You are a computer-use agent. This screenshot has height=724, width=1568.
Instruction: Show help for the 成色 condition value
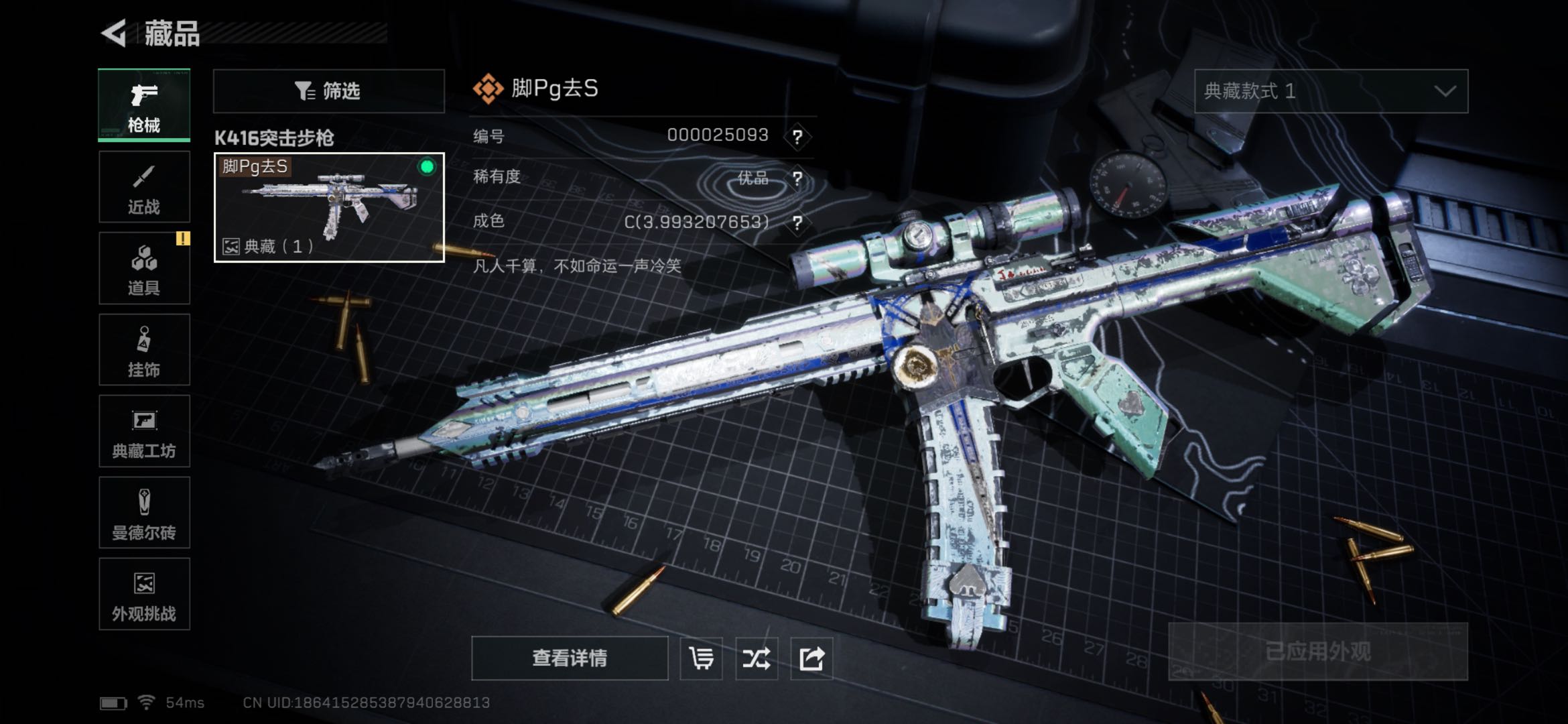click(x=797, y=223)
